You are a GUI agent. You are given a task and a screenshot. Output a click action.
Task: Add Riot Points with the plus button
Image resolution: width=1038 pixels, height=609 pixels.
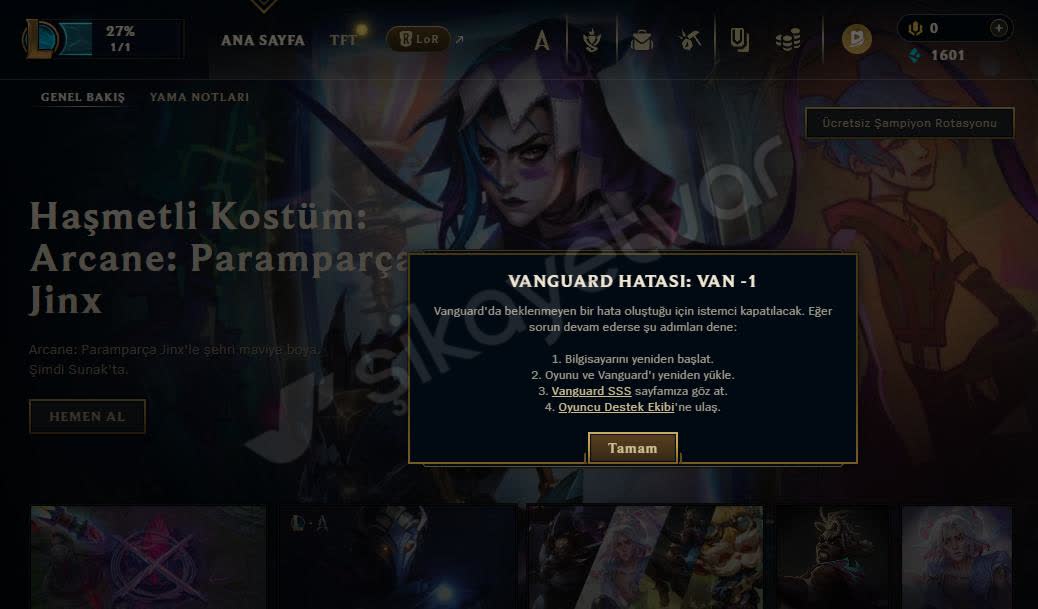click(x=998, y=28)
